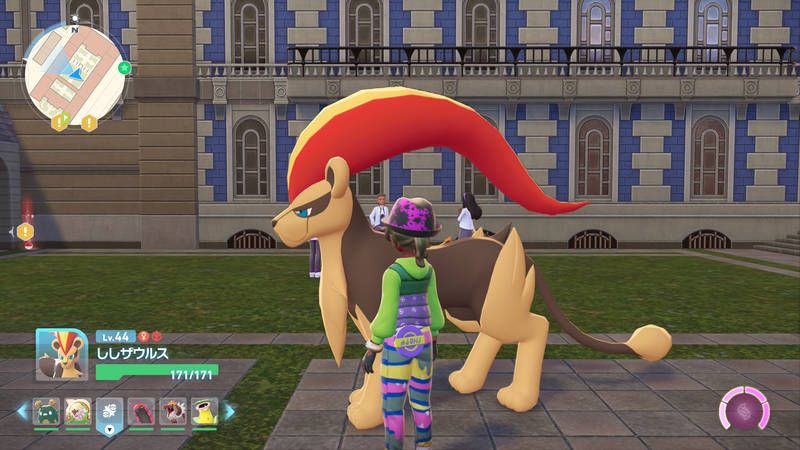Activate the pink Mega Evolution gauge orb
800x450 pixels.
[x=743, y=411]
